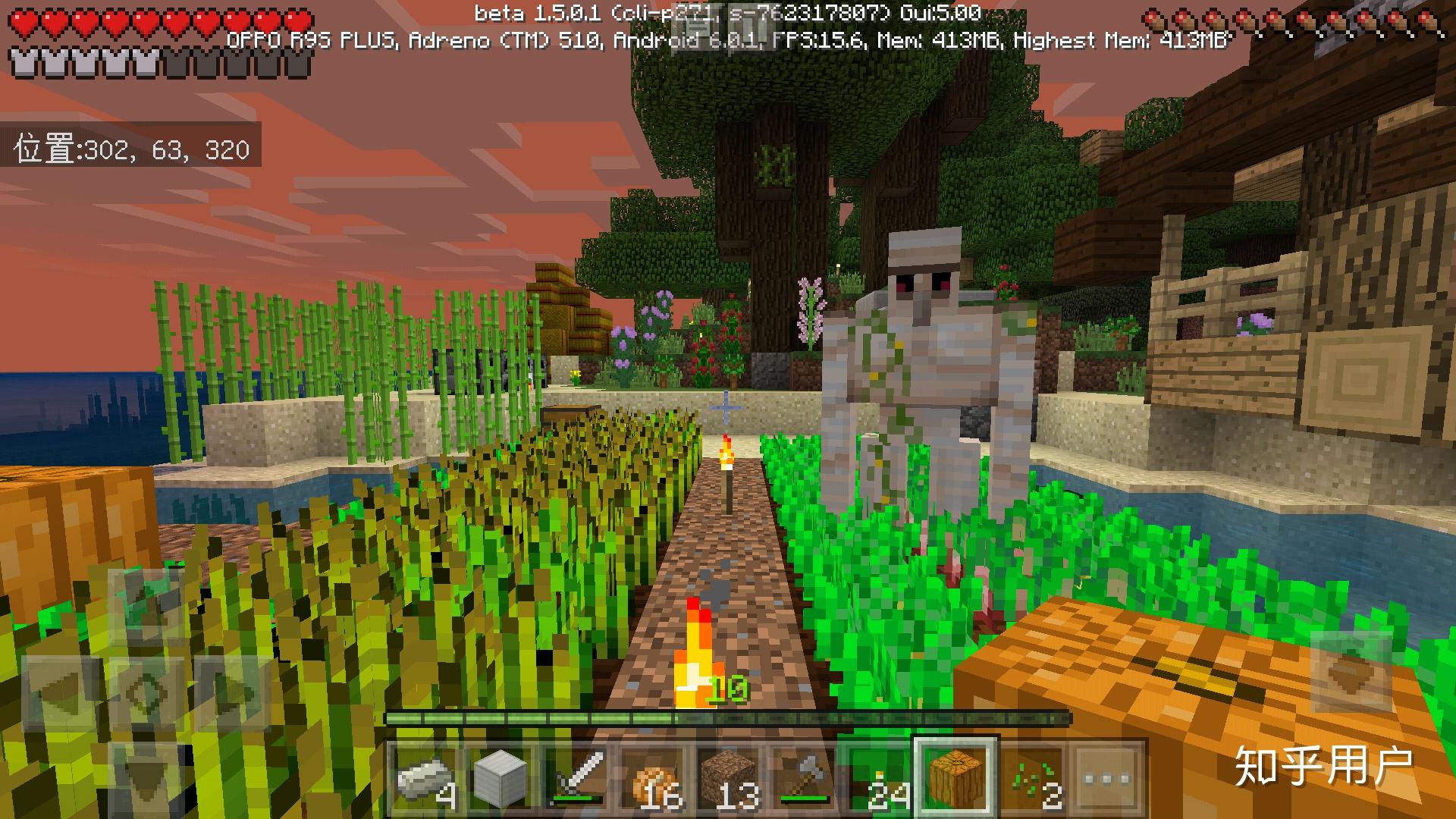
Task: Click the first heart in the health bar
Action: pos(23,21)
